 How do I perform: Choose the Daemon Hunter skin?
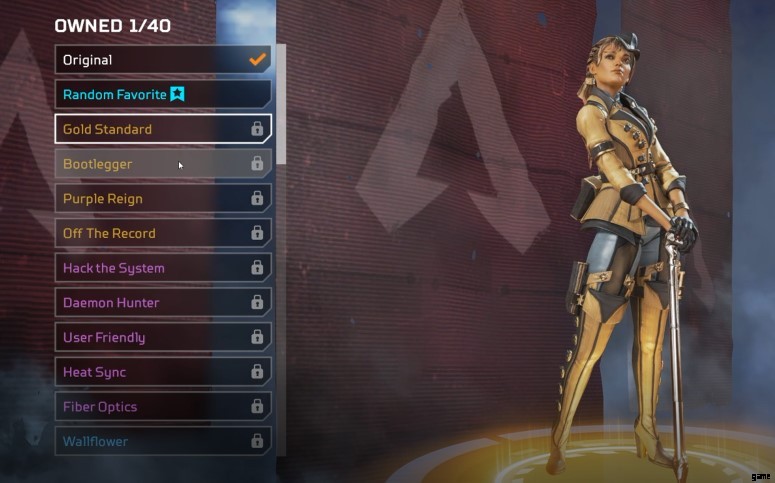[x=162, y=302]
